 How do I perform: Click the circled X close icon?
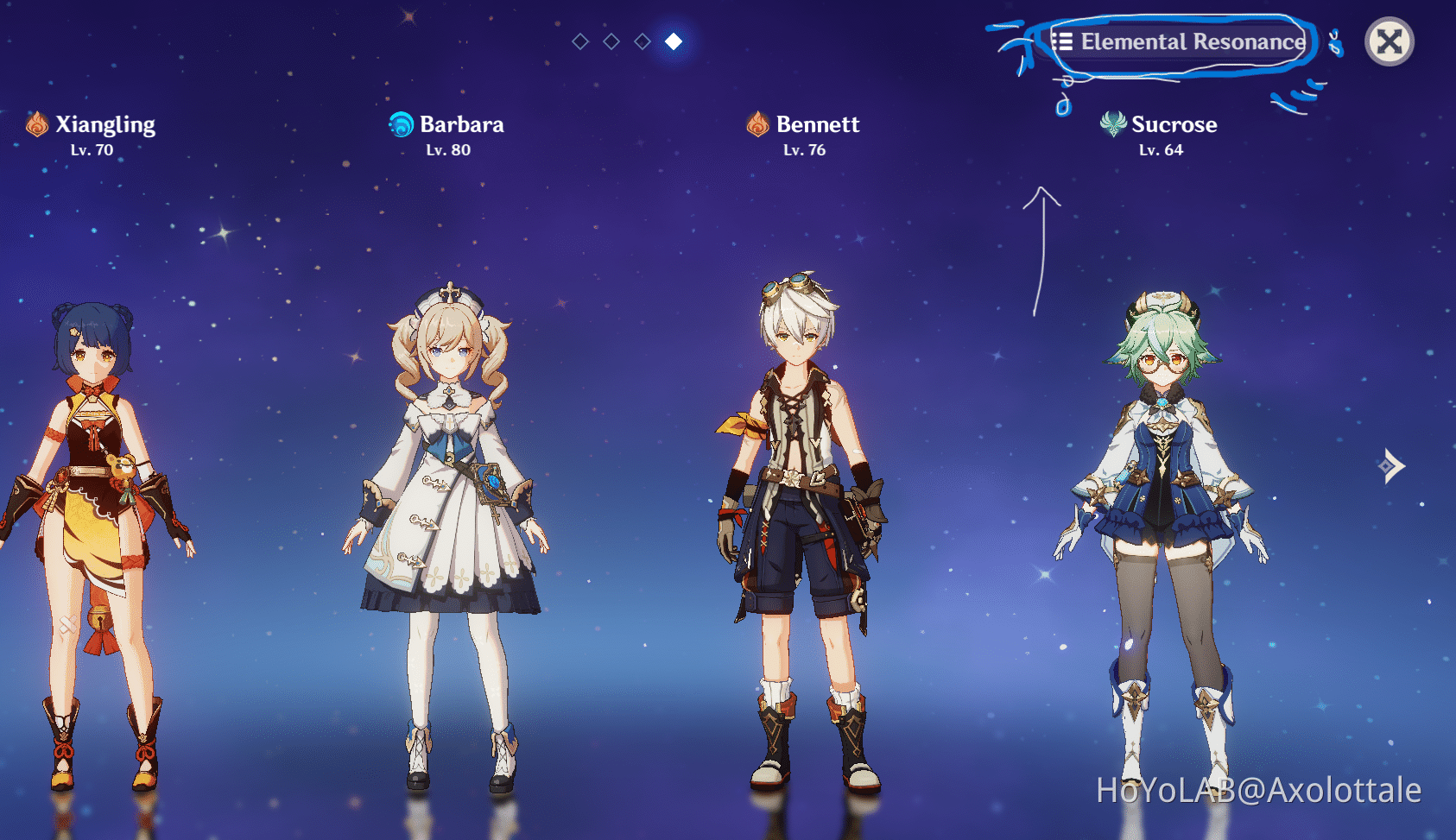[1389, 41]
